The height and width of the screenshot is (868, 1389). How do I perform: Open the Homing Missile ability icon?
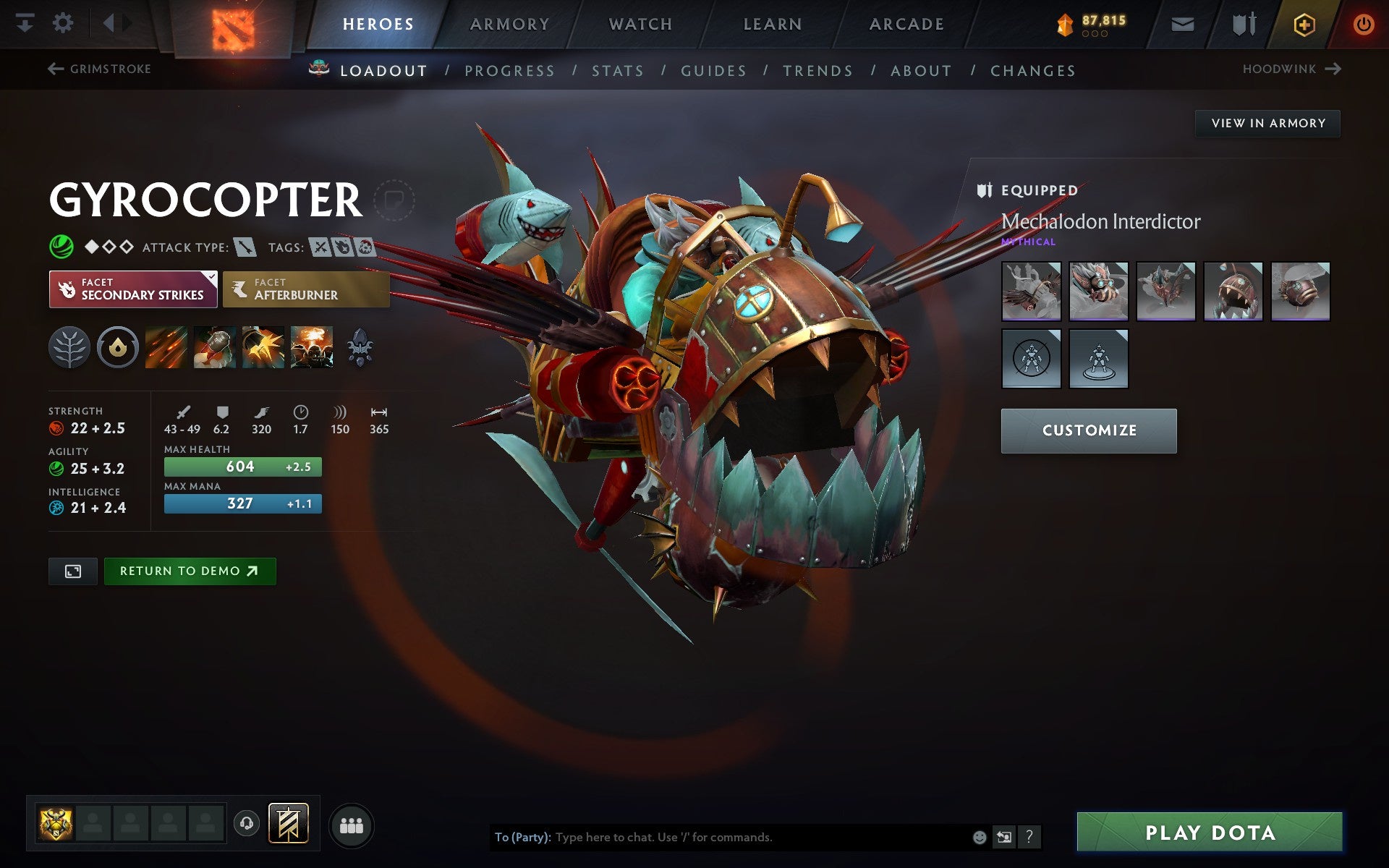[x=215, y=347]
